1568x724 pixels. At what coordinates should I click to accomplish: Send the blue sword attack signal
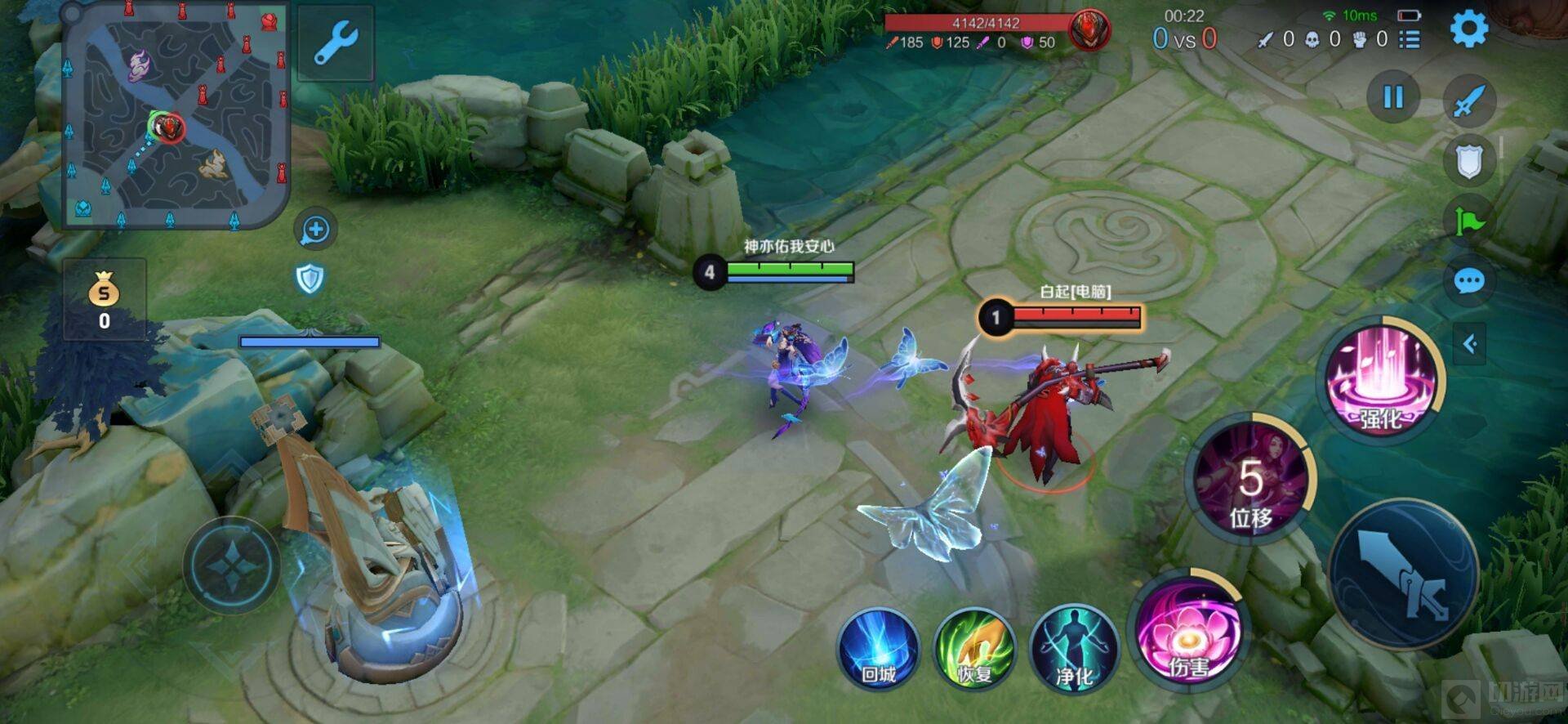(x=1469, y=101)
